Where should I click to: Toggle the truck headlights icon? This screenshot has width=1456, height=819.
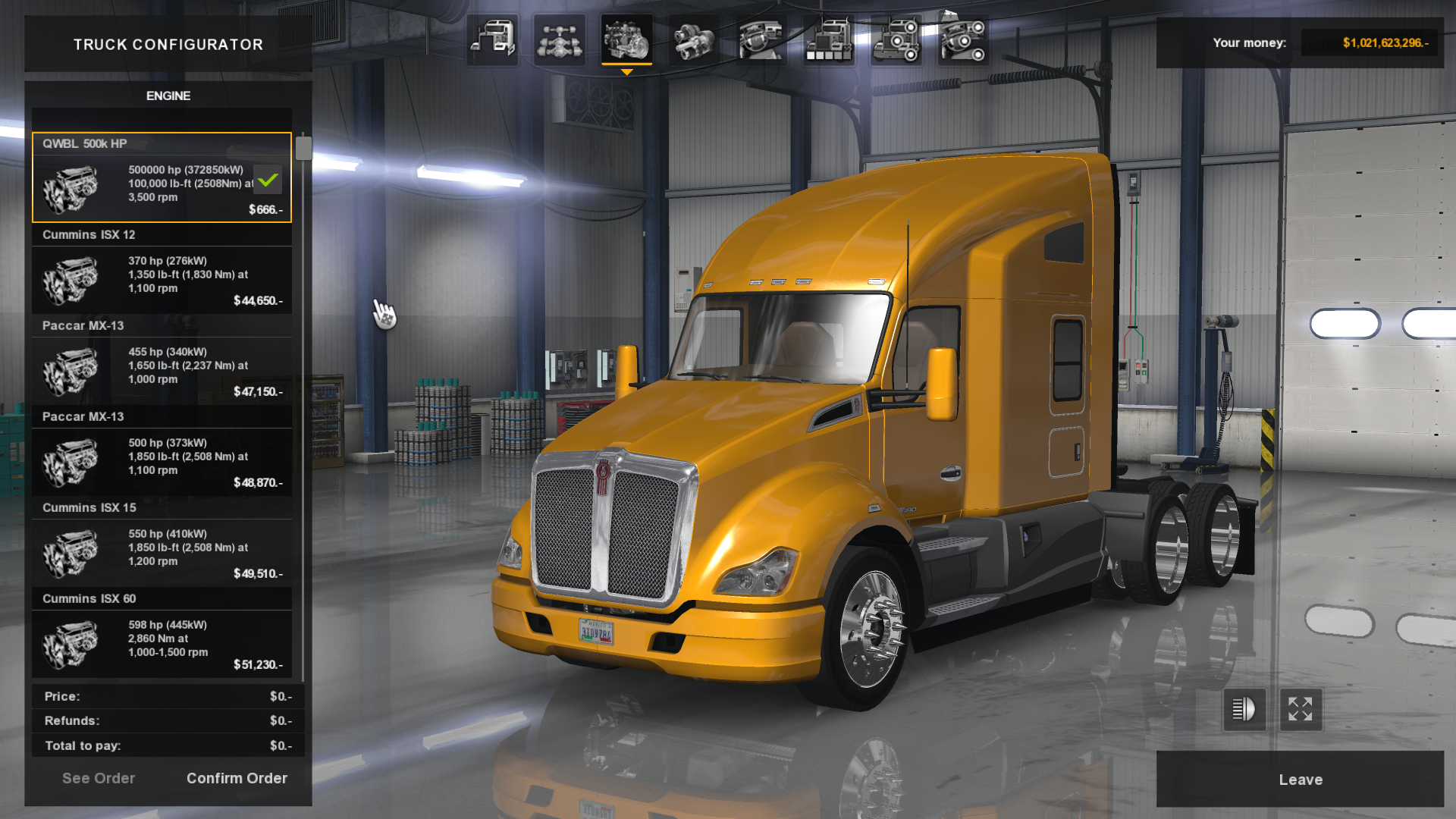[x=1244, y=710]
